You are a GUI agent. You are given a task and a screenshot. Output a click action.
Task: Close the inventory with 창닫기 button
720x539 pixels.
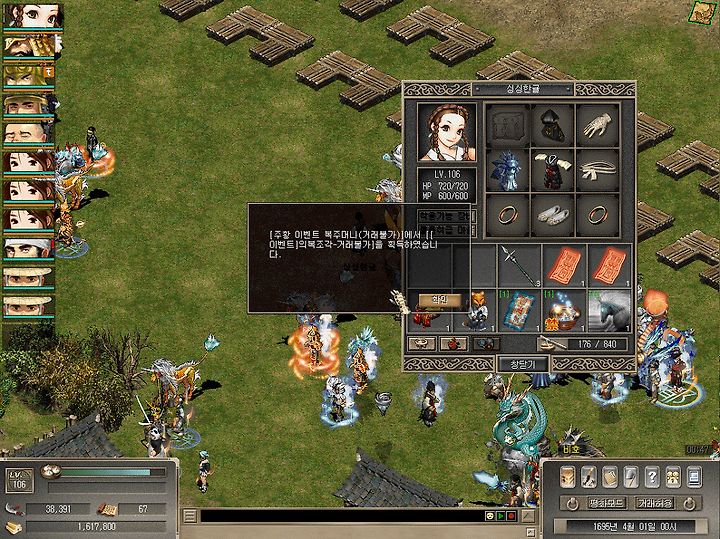(522, 364)
